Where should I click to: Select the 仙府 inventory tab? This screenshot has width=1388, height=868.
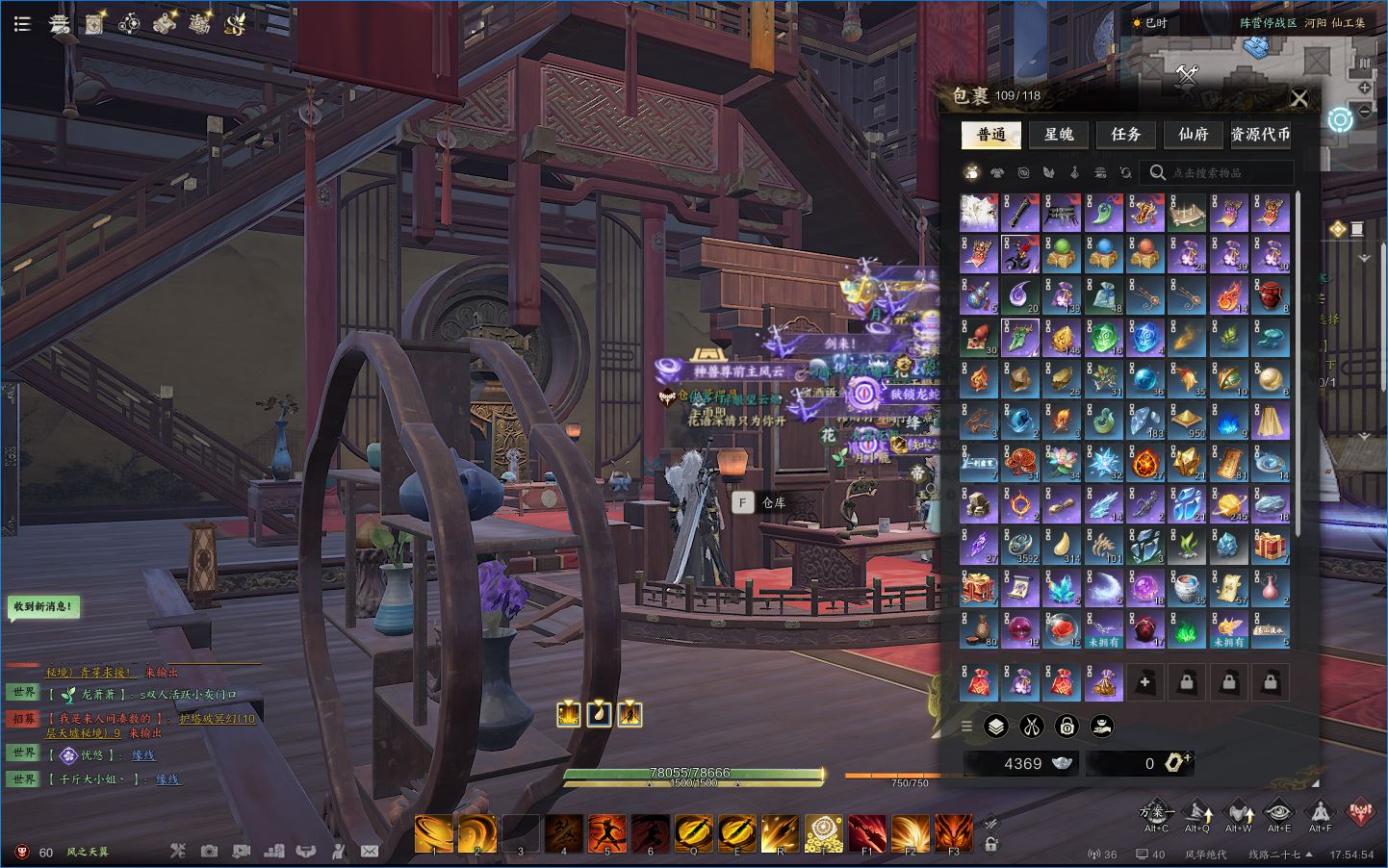(x=1194, y=135)
